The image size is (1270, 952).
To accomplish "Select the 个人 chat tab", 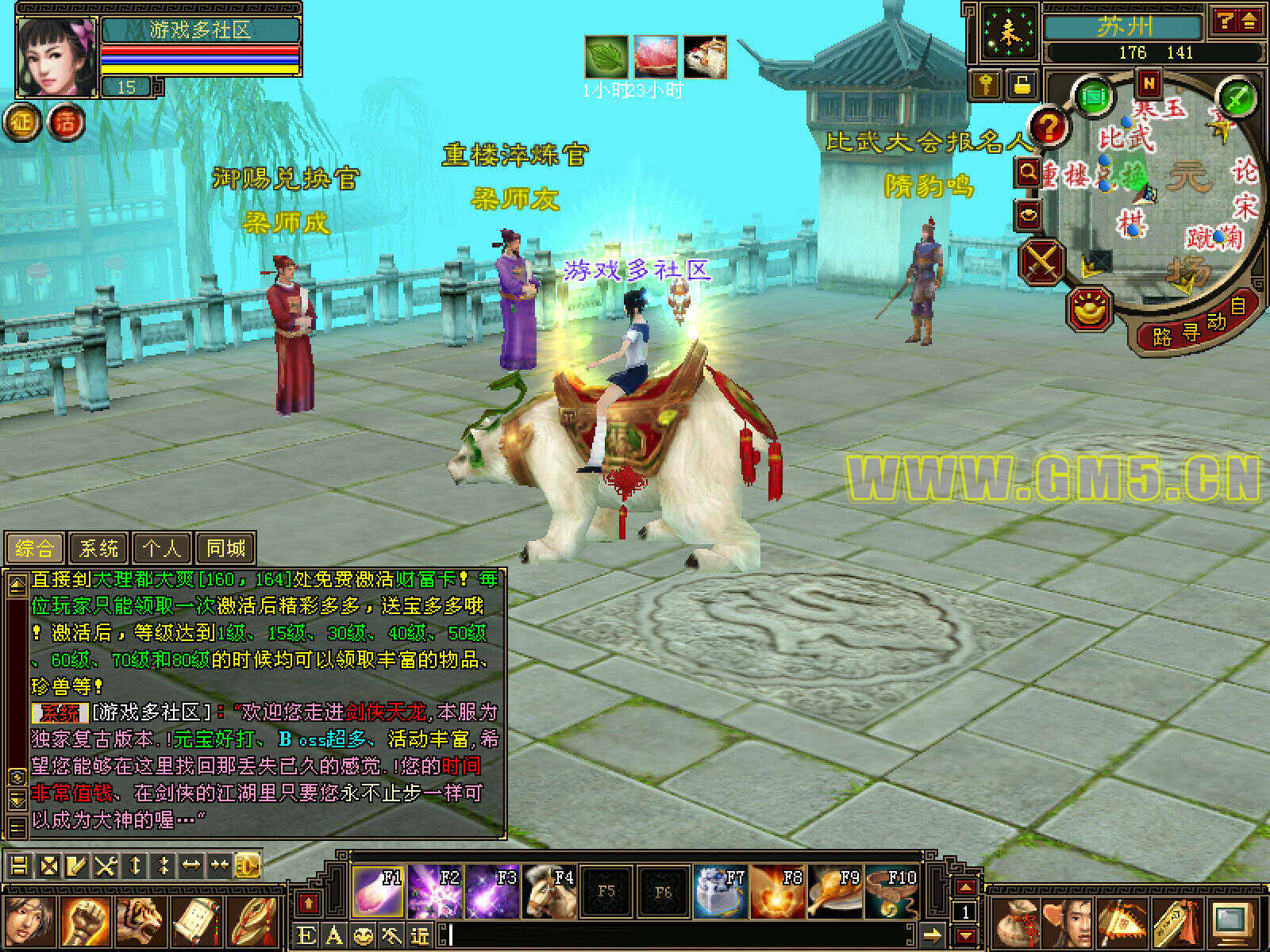I will (162, 547).
